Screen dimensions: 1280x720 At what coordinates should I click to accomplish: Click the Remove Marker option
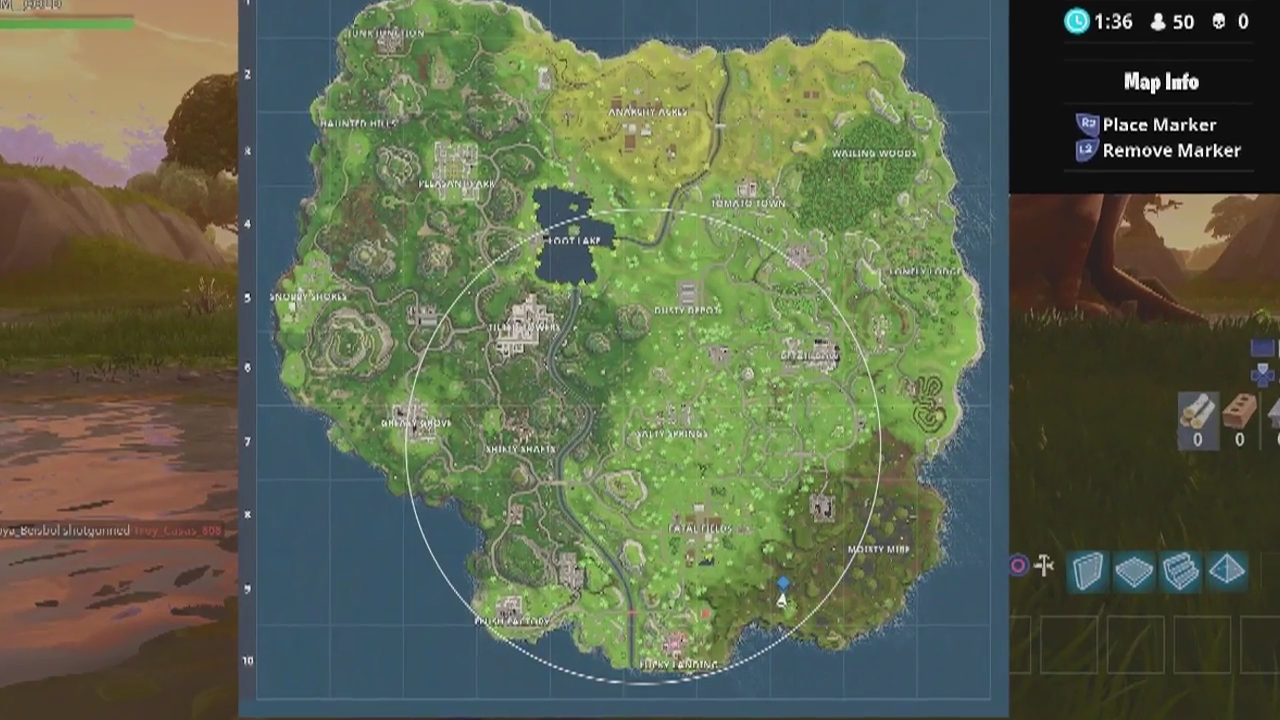coord(1170,150)
